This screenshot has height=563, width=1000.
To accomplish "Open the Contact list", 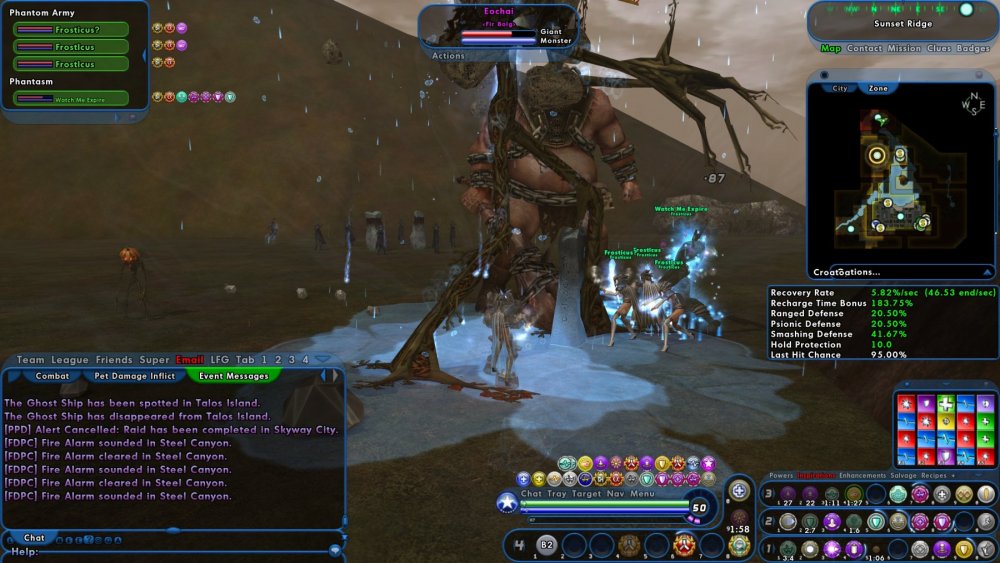I will pos(865,48).
